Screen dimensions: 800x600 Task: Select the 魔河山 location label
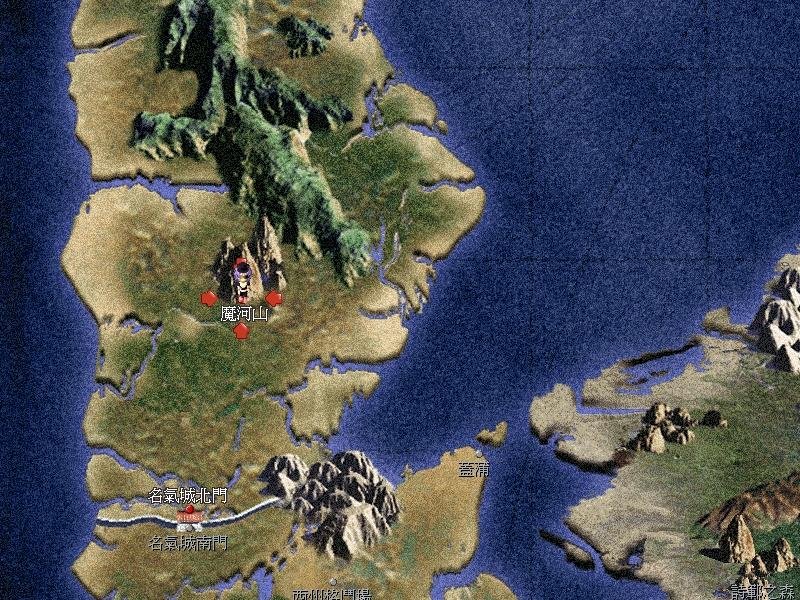click(x=245, y=314)
